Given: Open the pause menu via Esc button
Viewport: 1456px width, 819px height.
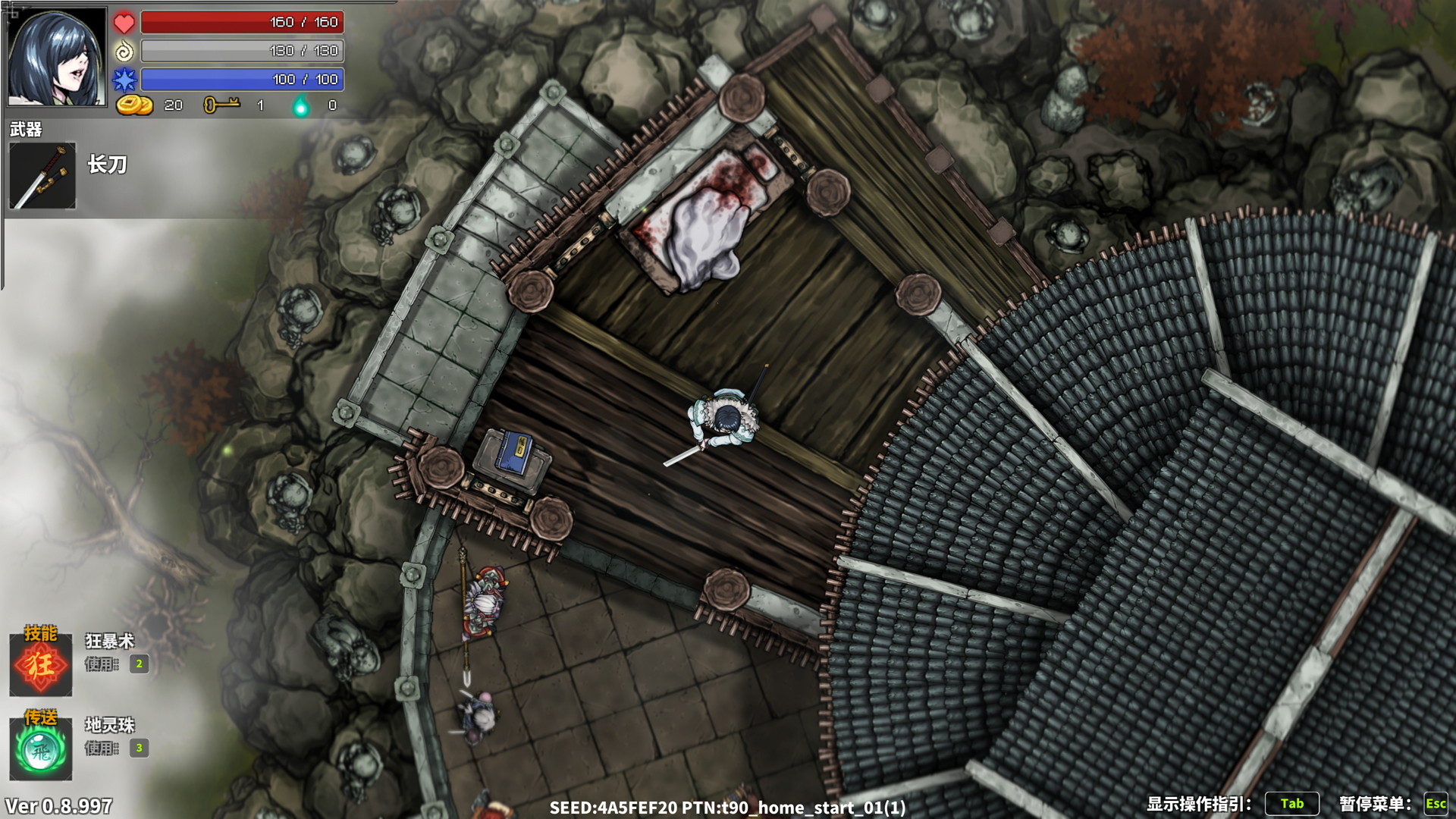Looking at the screenshot, I should point(1435,804).
